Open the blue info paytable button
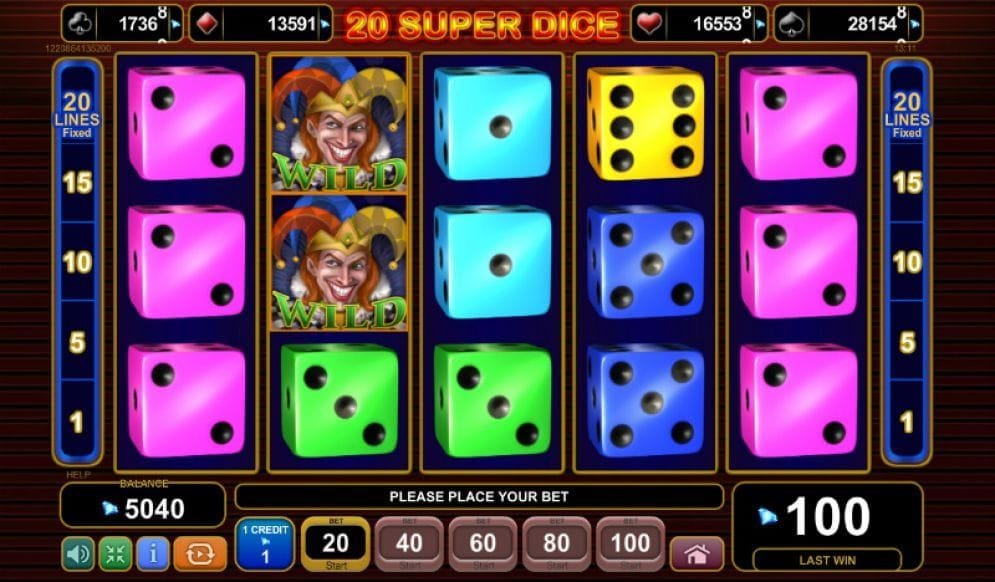Screen dimensions: 995x582 pyautogui.click(x=152, y=553)
